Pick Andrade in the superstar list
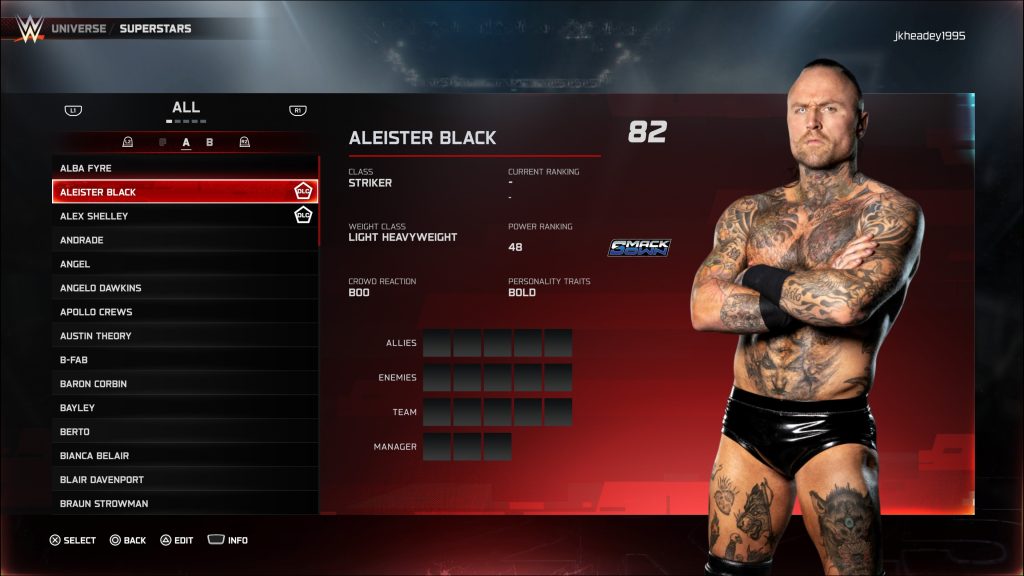 185,240
